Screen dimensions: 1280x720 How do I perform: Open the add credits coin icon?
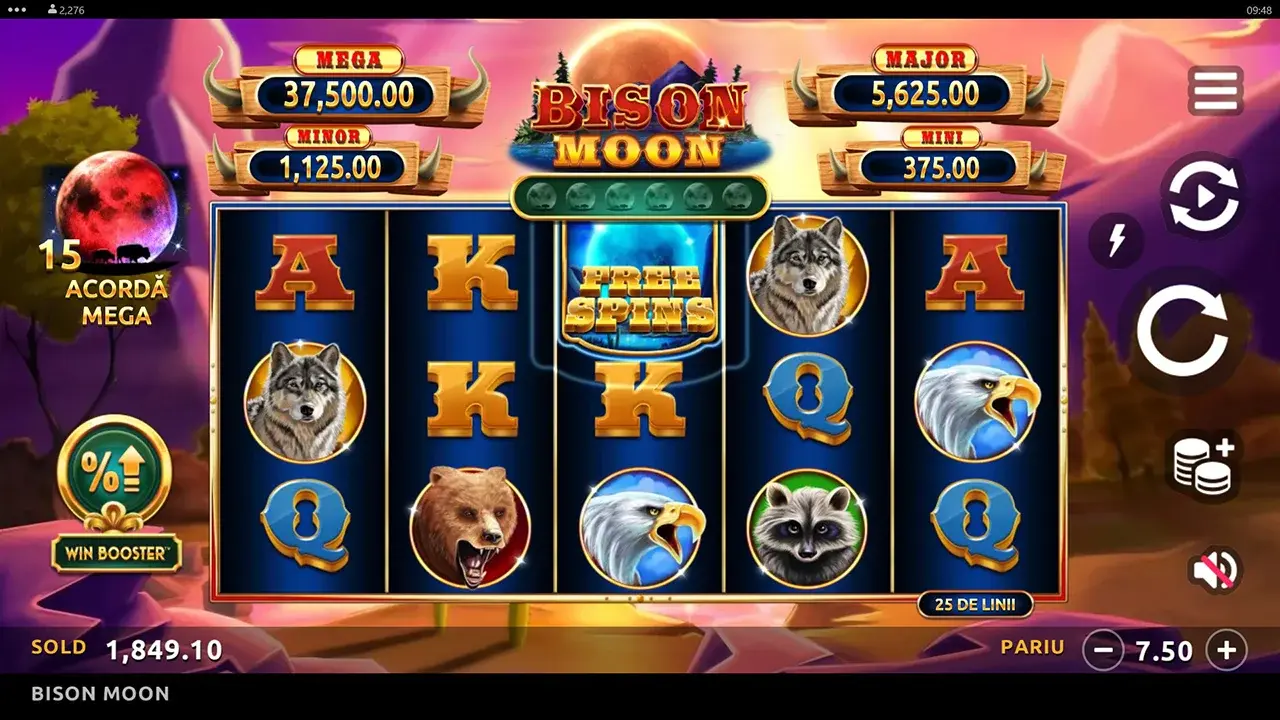click(x=1203, y=466)
